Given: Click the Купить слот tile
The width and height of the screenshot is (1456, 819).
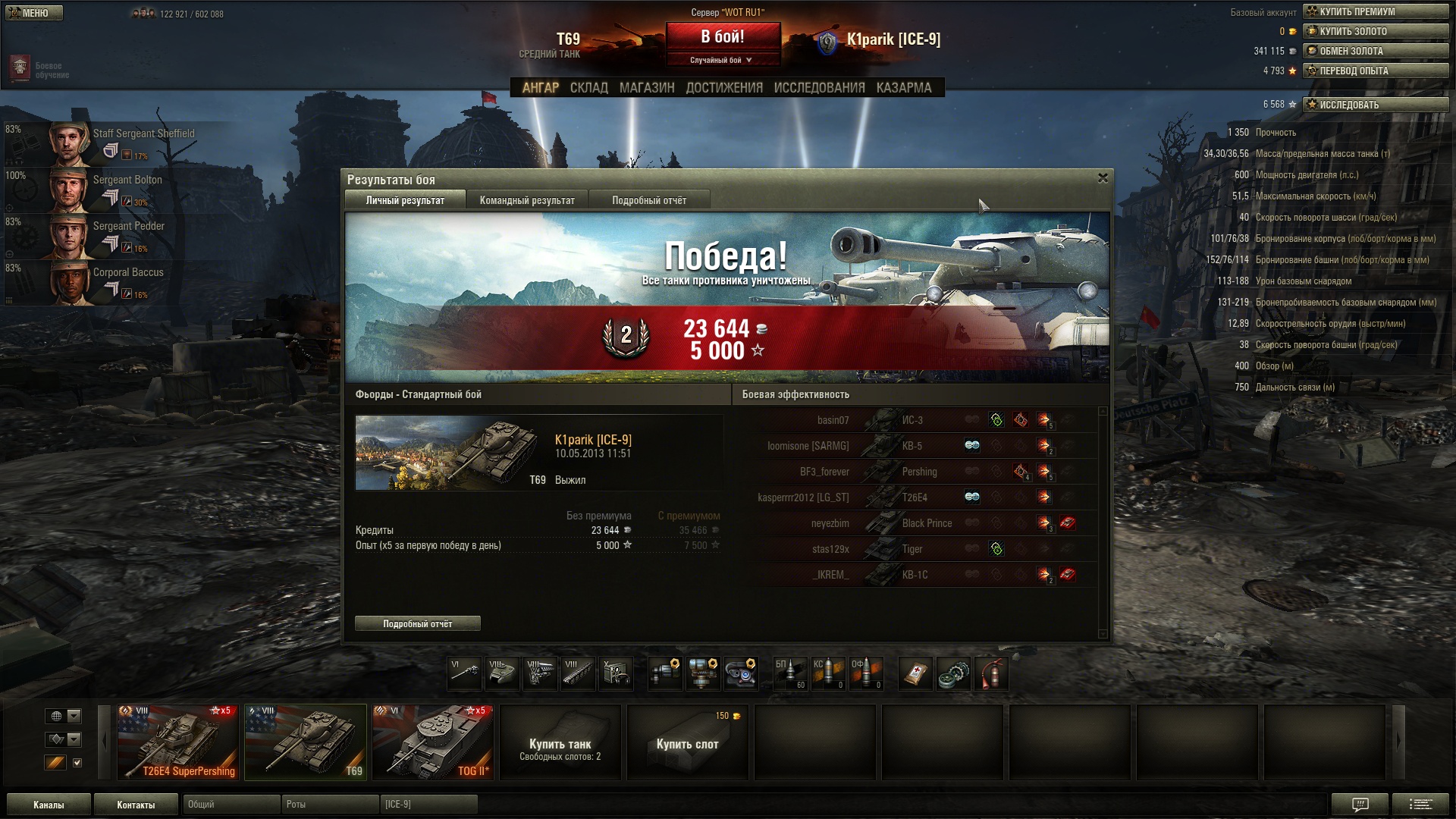Looking at the screenshot, I should 687,743.
